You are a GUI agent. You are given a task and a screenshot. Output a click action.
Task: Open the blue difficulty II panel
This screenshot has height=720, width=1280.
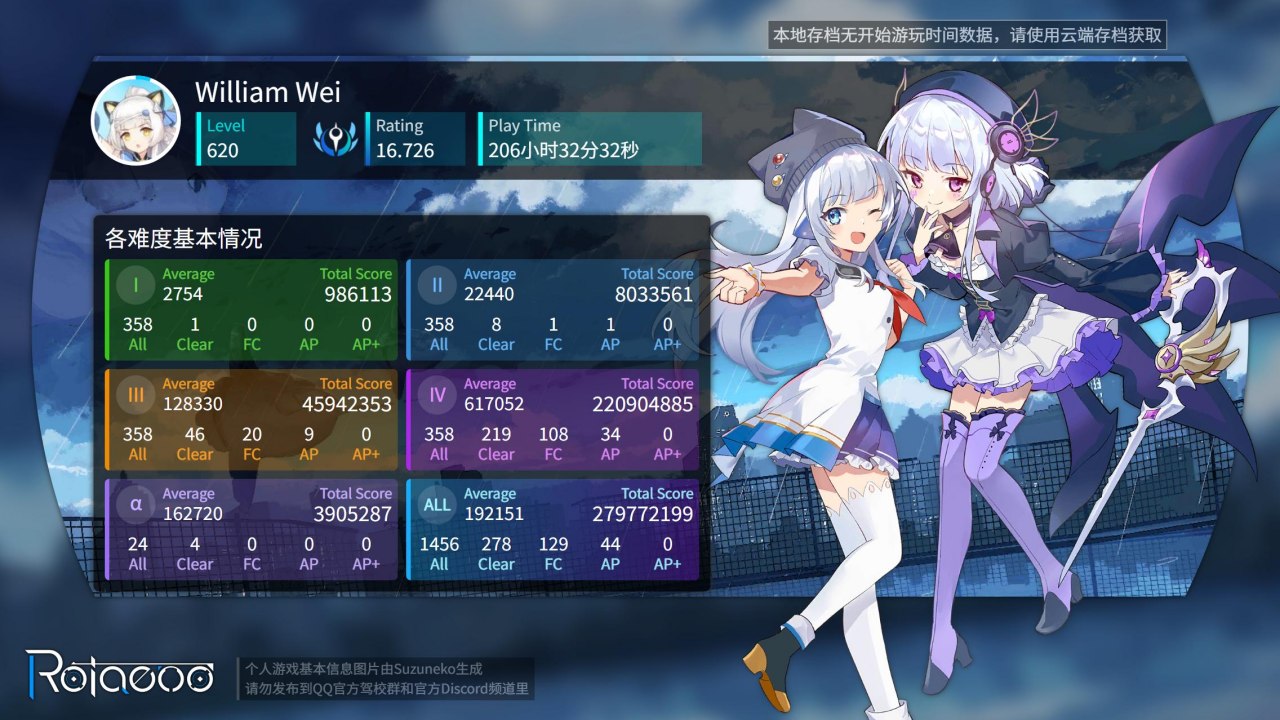[552, 309]
